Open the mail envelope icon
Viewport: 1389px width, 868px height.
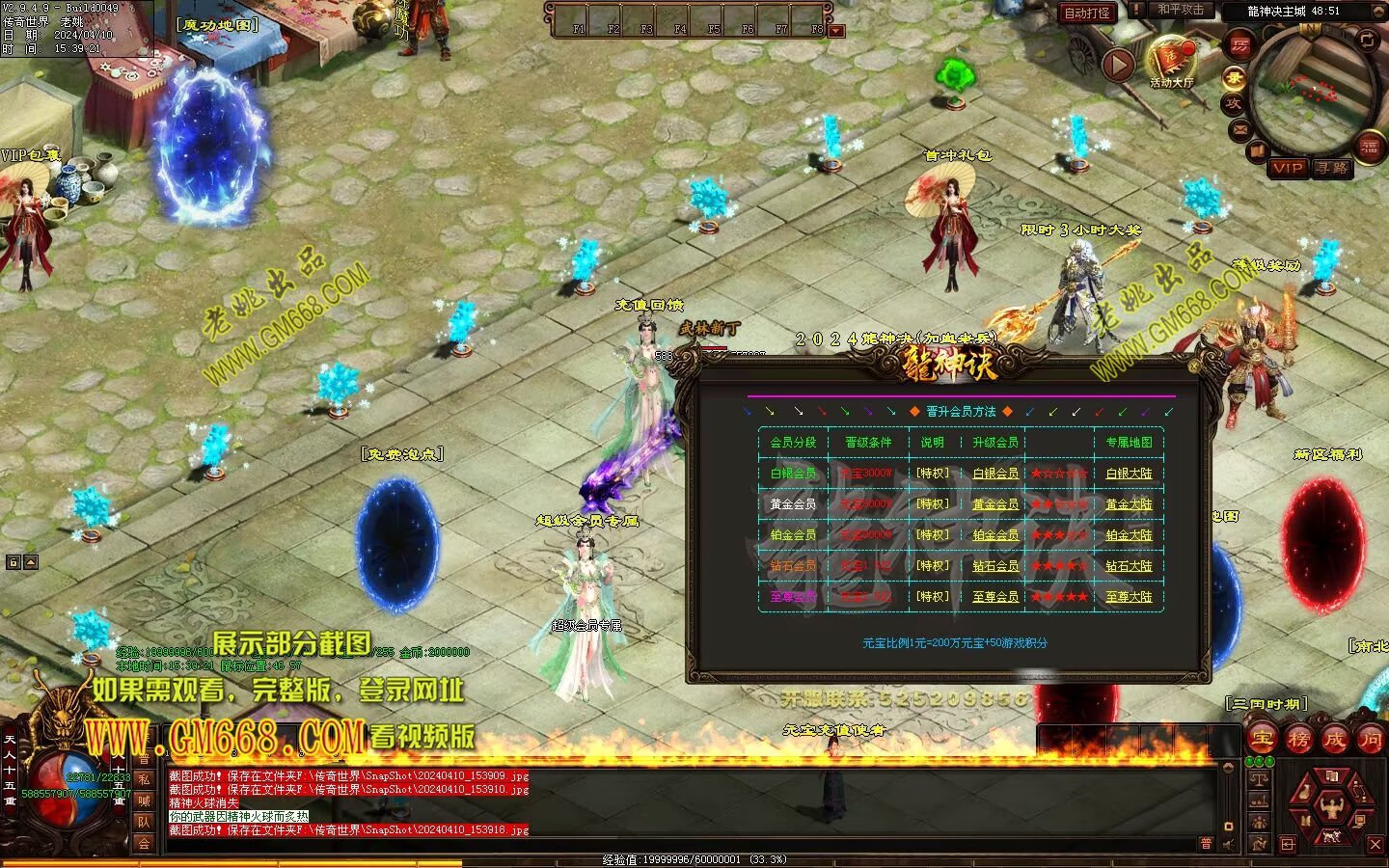tap(1239, 129)
